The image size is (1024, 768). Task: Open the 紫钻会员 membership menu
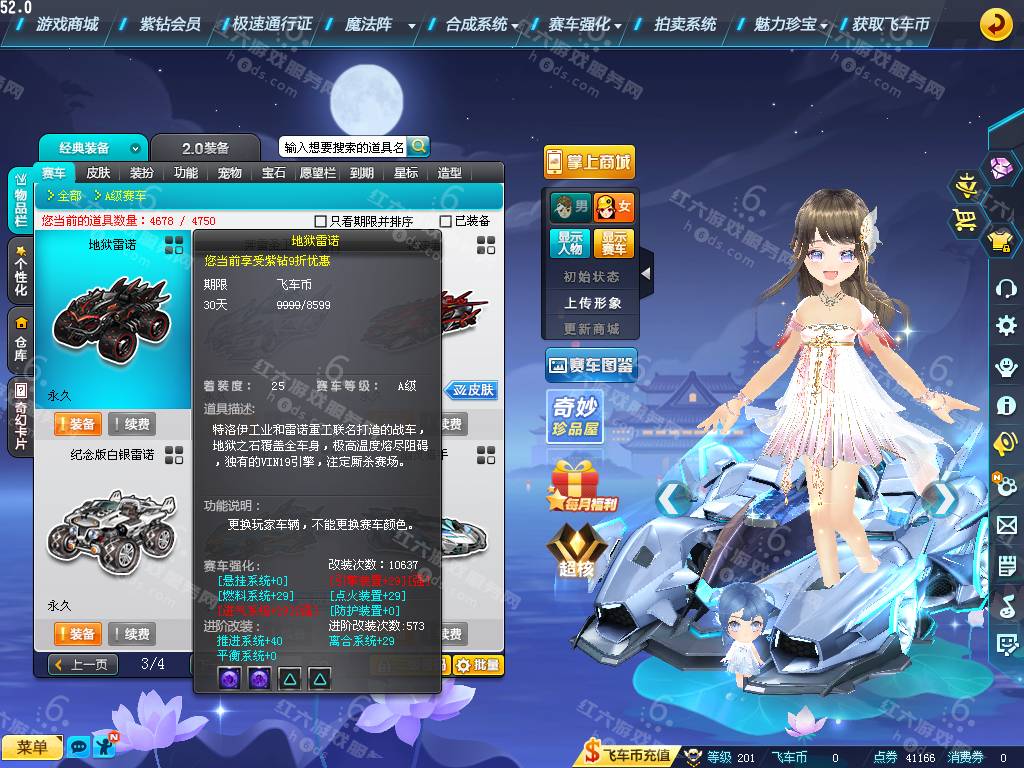click(170, 24)
